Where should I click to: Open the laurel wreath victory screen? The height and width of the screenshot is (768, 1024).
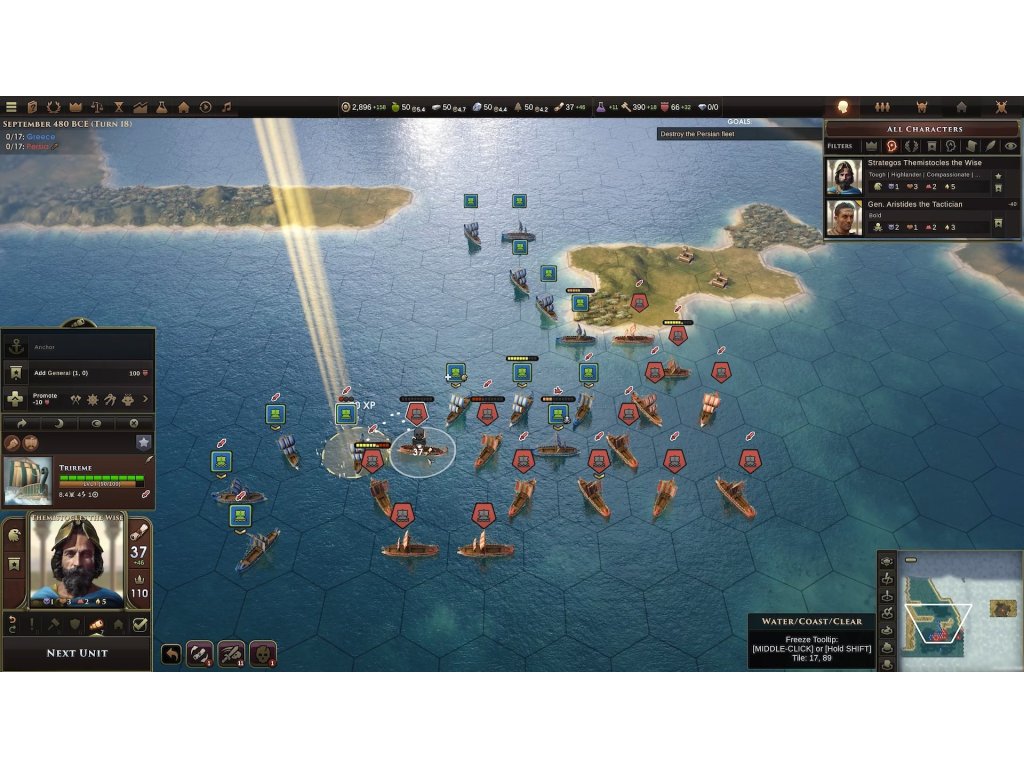[54, 107]
